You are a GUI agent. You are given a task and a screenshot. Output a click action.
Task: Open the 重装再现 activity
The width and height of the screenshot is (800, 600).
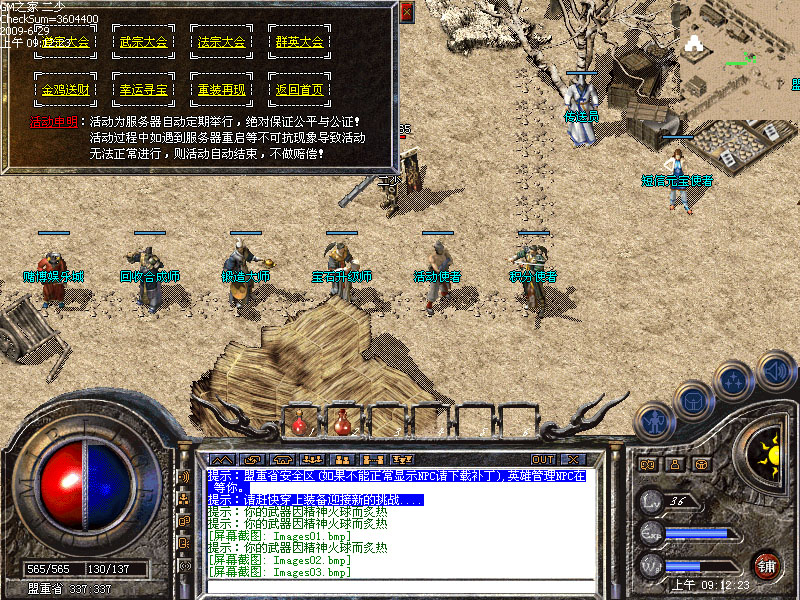(222, 90)
